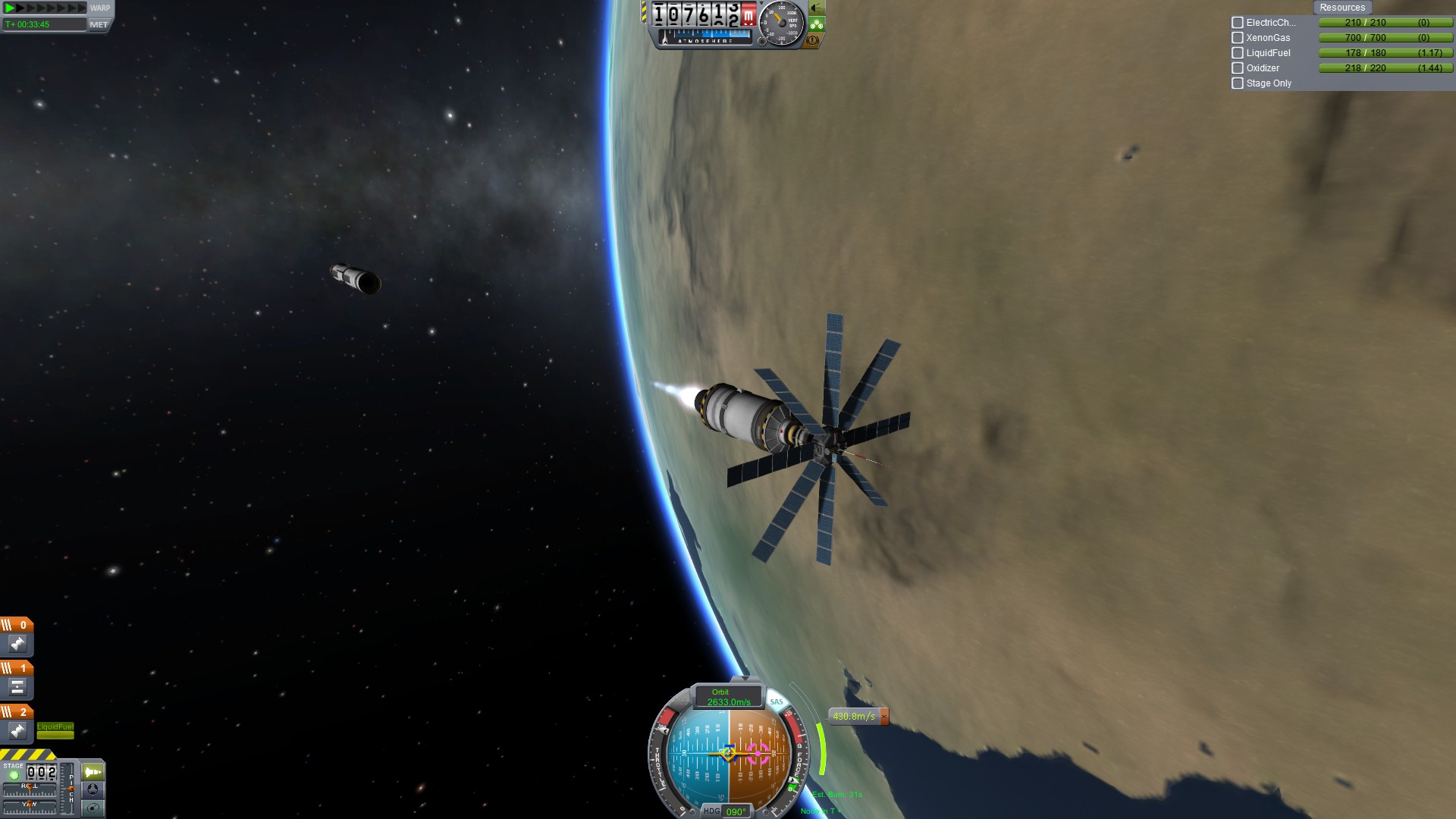Toggle the SAS indicator on the navball

click(x=777, y=702)
